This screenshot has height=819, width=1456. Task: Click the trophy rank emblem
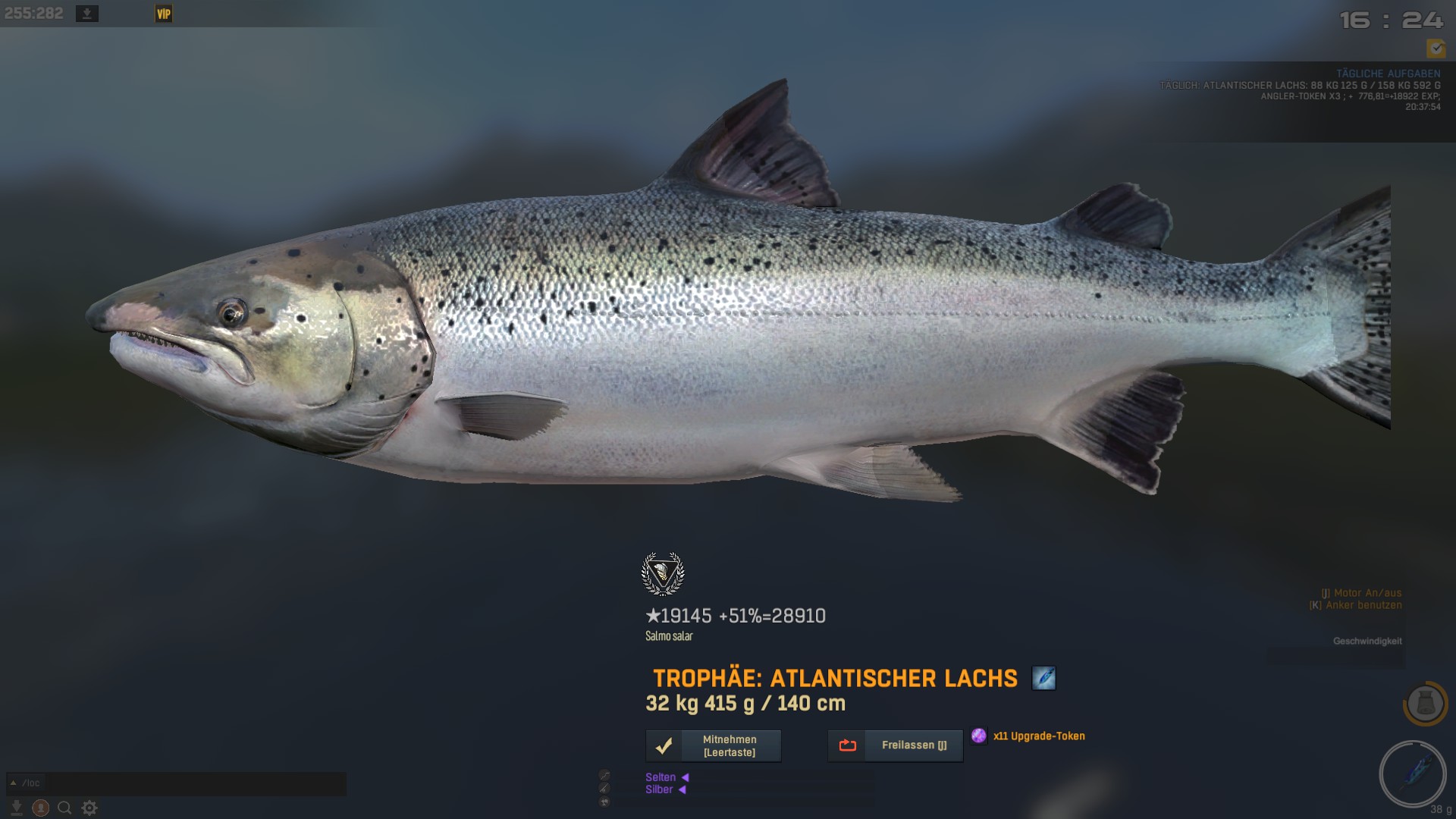pos(663,574)
